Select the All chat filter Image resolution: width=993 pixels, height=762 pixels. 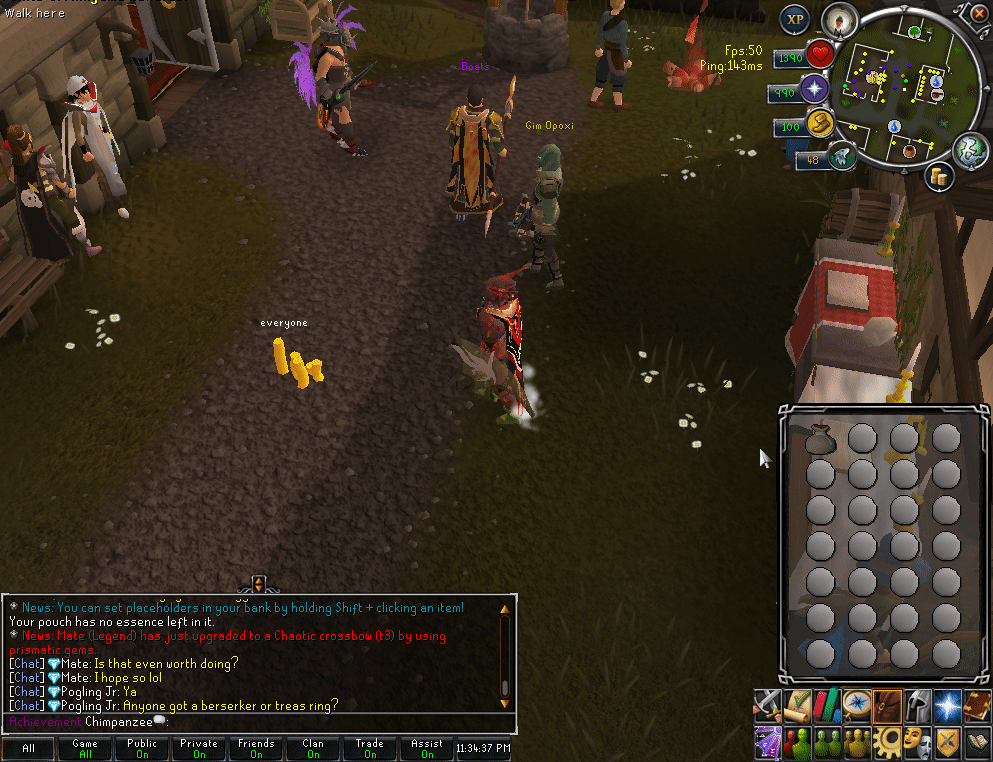pyautogui.click(x=28, y=748)
